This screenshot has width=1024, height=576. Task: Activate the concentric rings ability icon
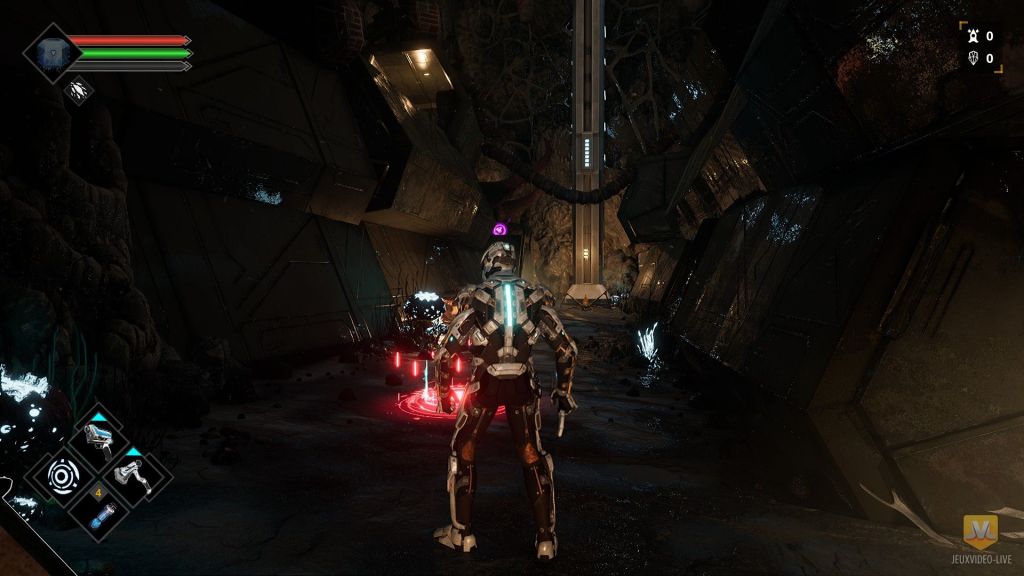[63, 473]
